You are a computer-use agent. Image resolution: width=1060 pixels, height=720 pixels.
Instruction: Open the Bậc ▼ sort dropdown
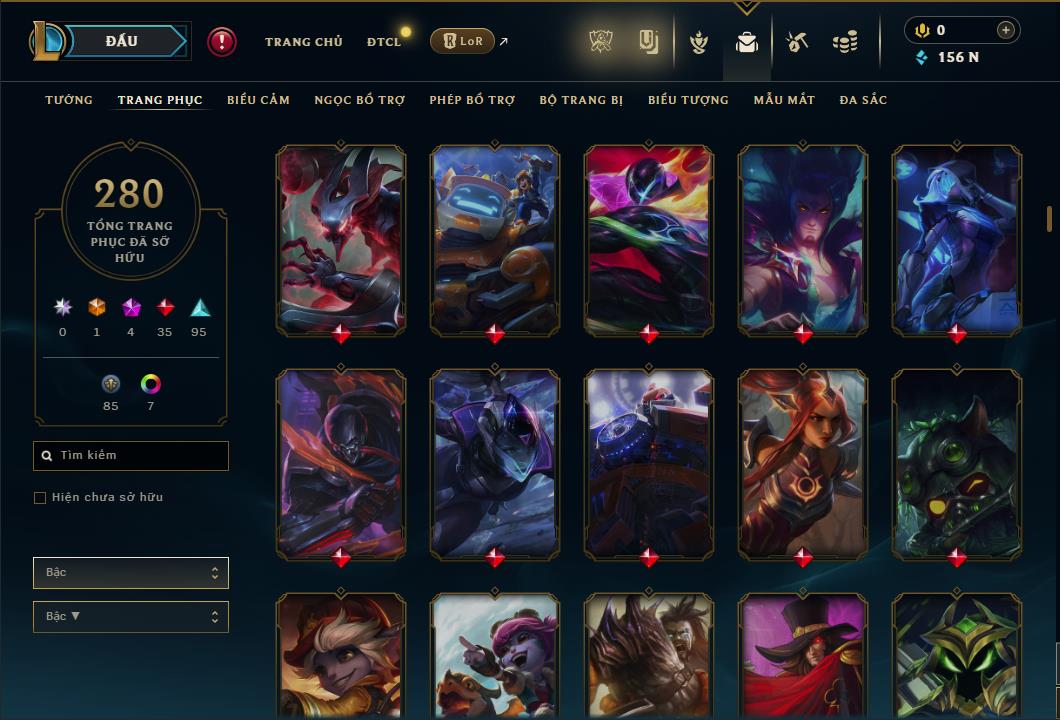click(x=131, y=617)
